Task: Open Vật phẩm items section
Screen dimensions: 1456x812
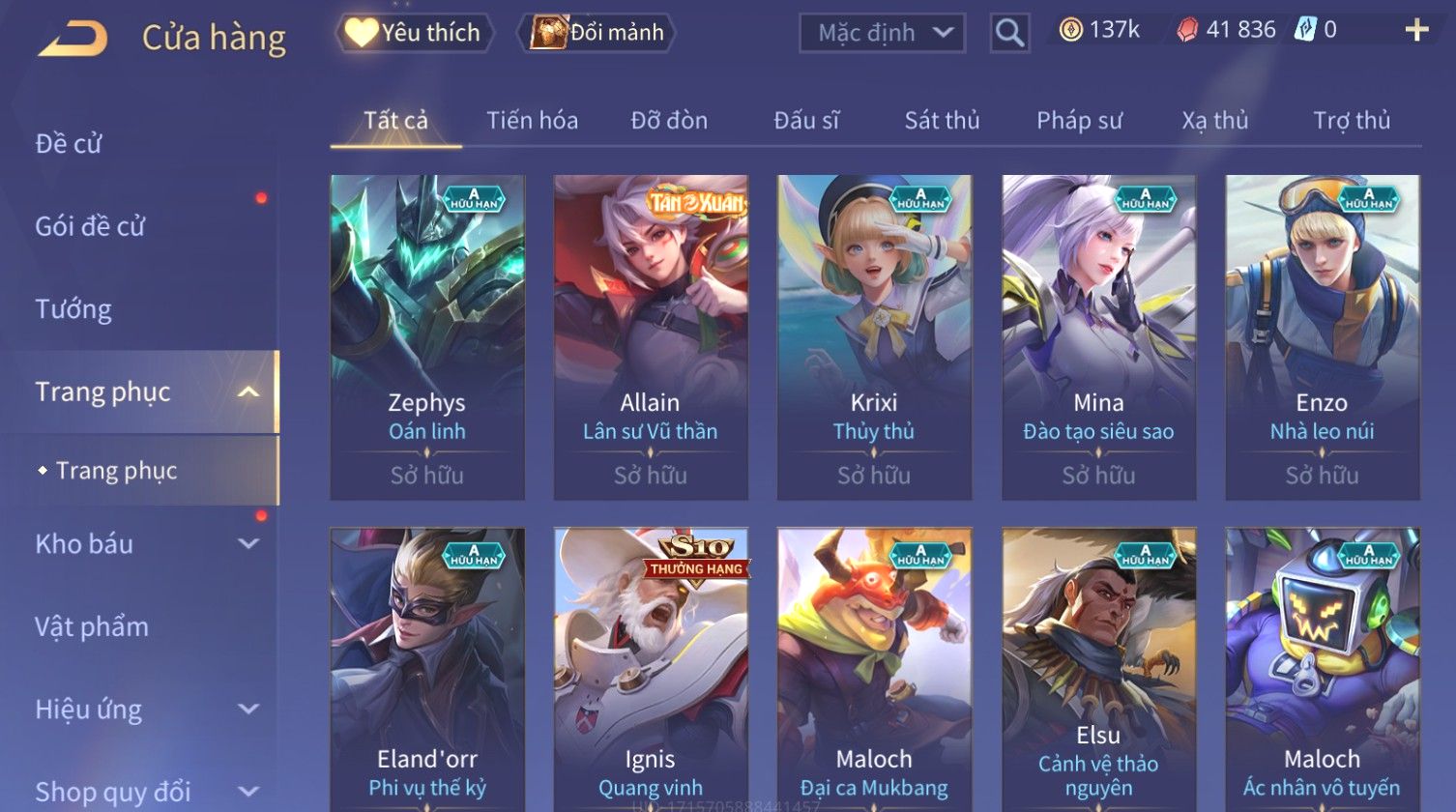Action: (x=92, y=627)
